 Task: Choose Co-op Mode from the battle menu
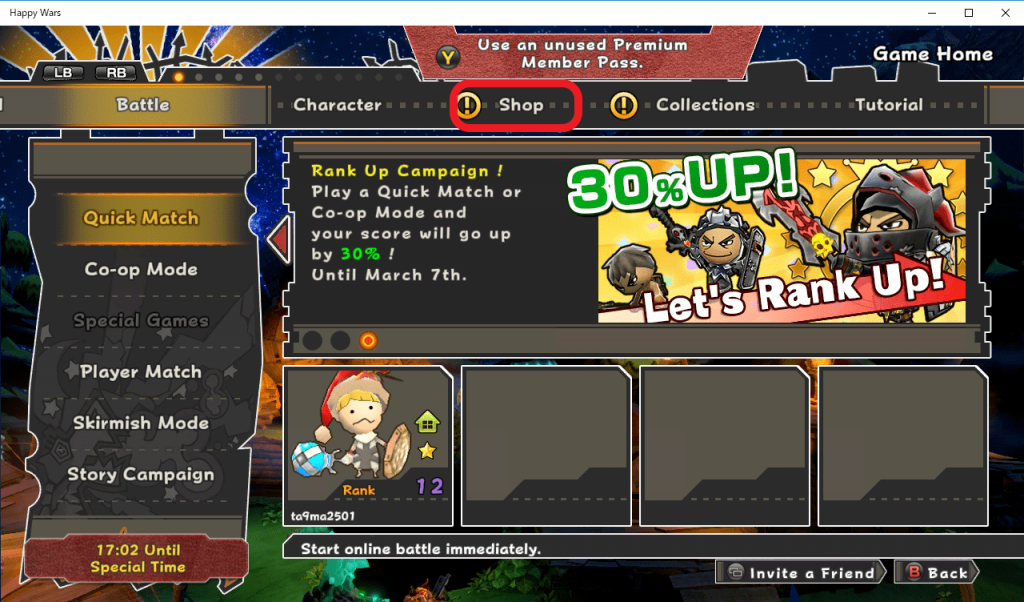point(141,270)
